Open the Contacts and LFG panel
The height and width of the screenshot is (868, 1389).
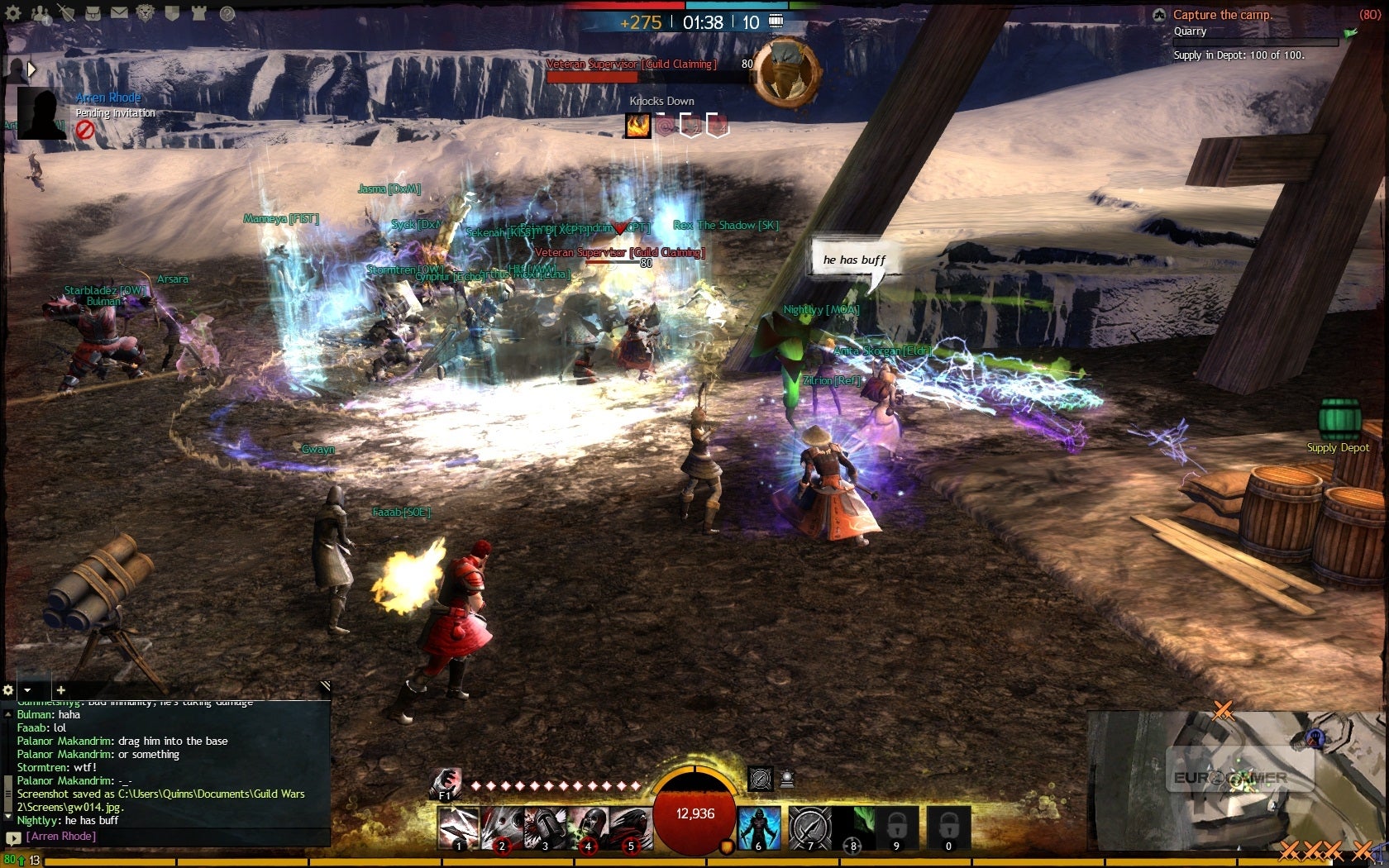39,13
